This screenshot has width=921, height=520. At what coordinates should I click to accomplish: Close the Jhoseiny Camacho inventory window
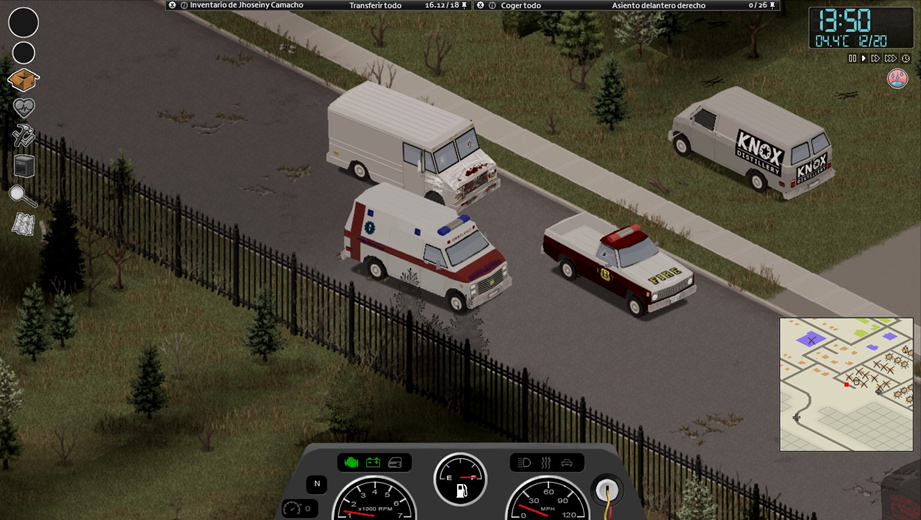click(172, 5)
